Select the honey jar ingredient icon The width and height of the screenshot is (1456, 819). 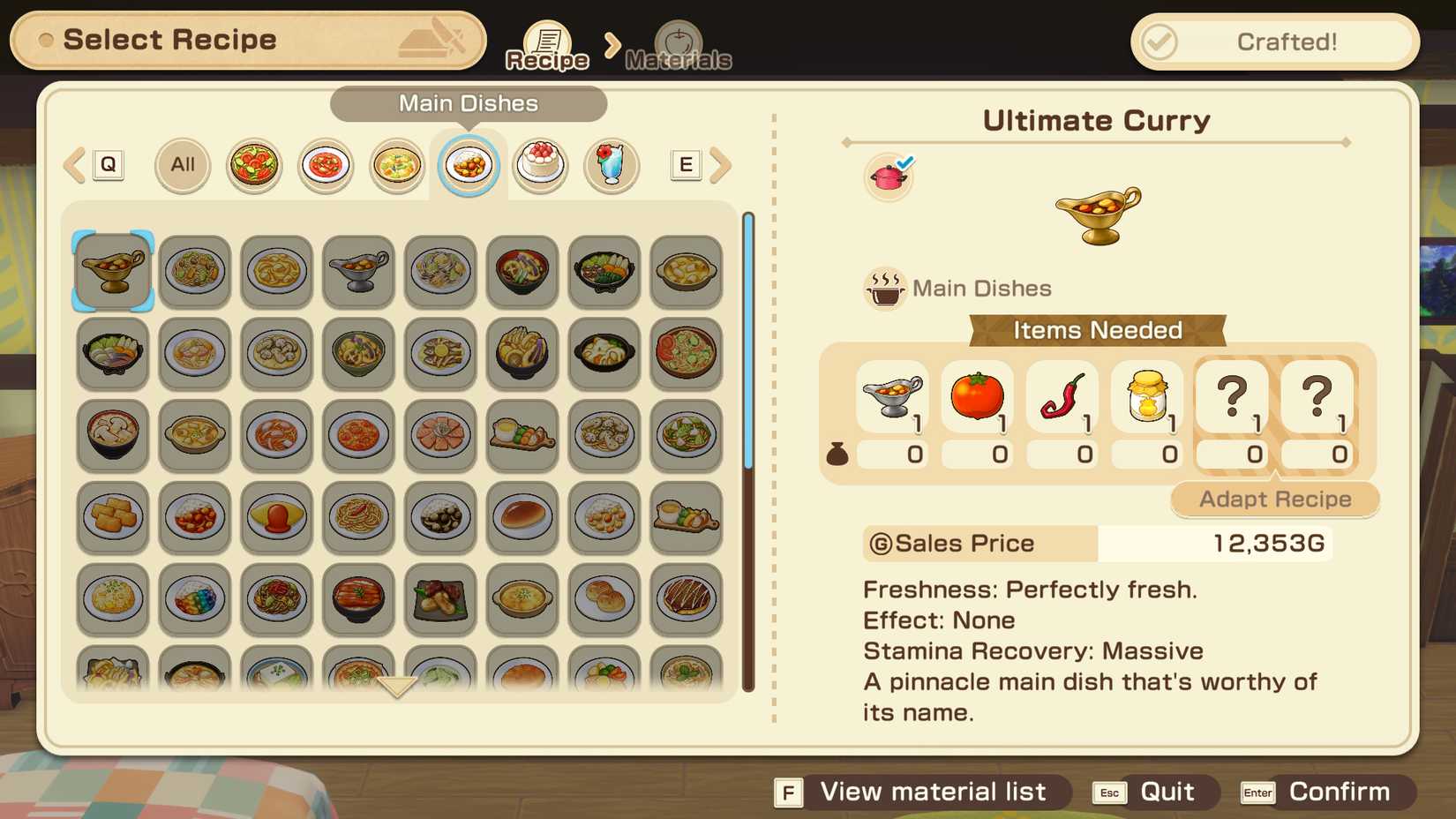1146,398
